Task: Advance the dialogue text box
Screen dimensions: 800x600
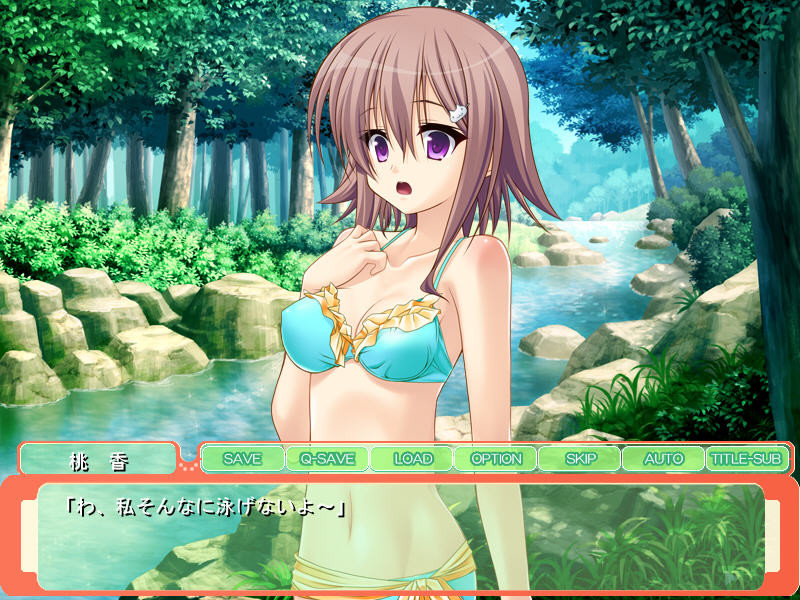Action: point(400,535)
